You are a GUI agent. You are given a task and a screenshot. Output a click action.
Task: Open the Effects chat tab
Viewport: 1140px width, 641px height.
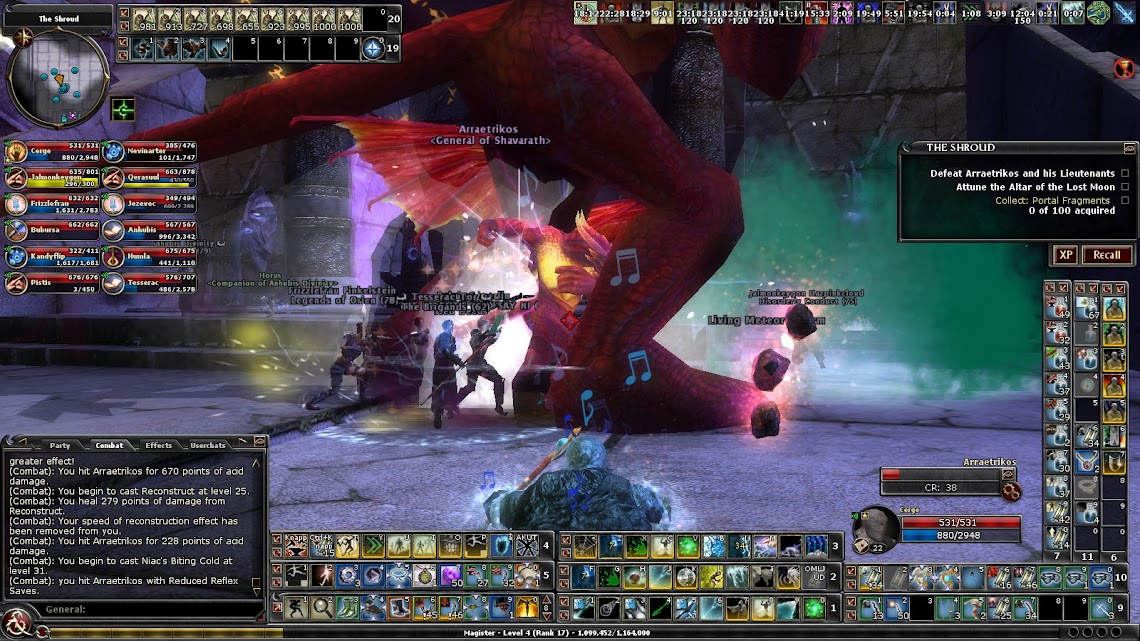(158, 445)
